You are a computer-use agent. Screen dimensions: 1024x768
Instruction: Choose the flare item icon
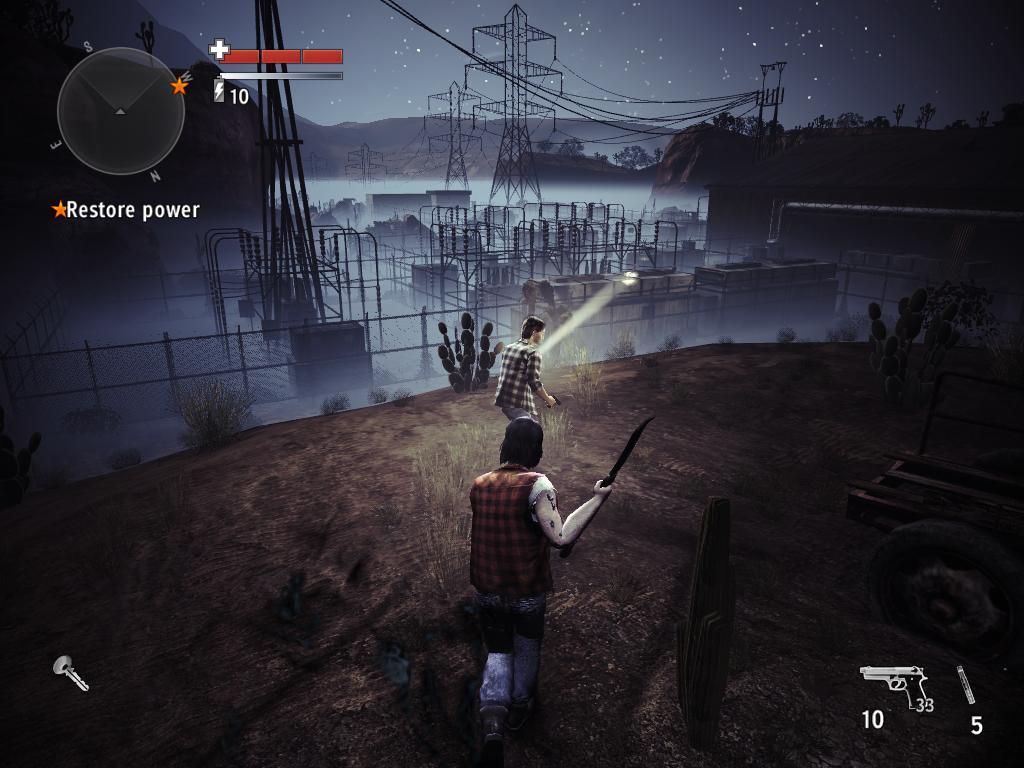[x=965, y=685]
